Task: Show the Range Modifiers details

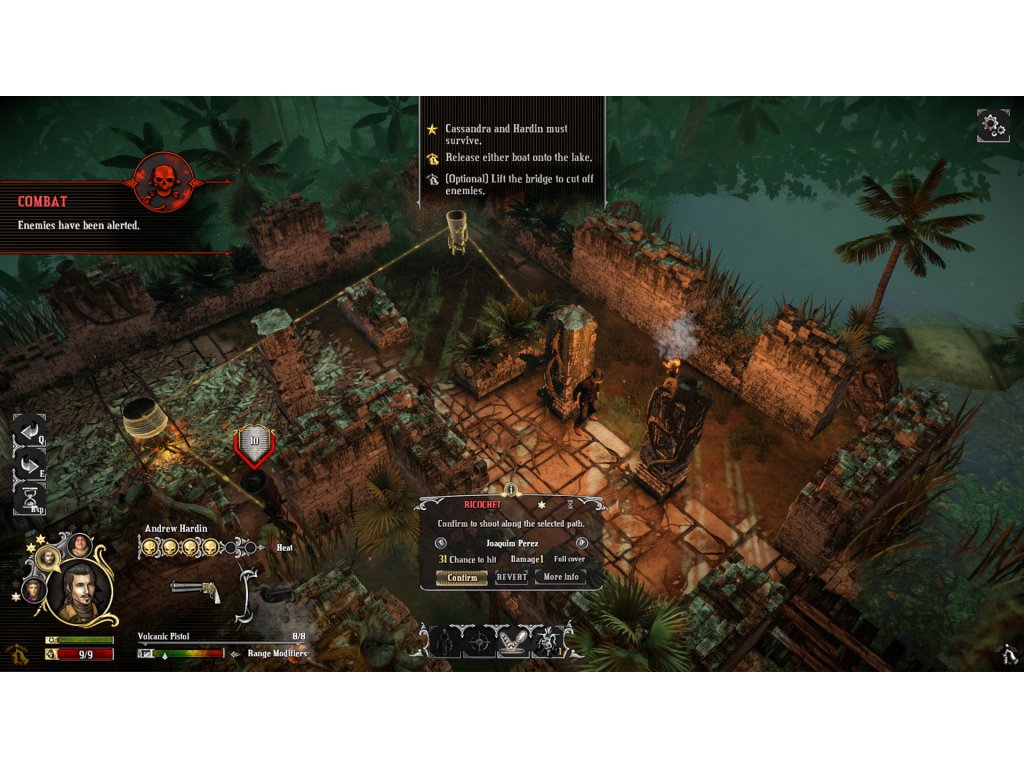Action: pos(270,653)
